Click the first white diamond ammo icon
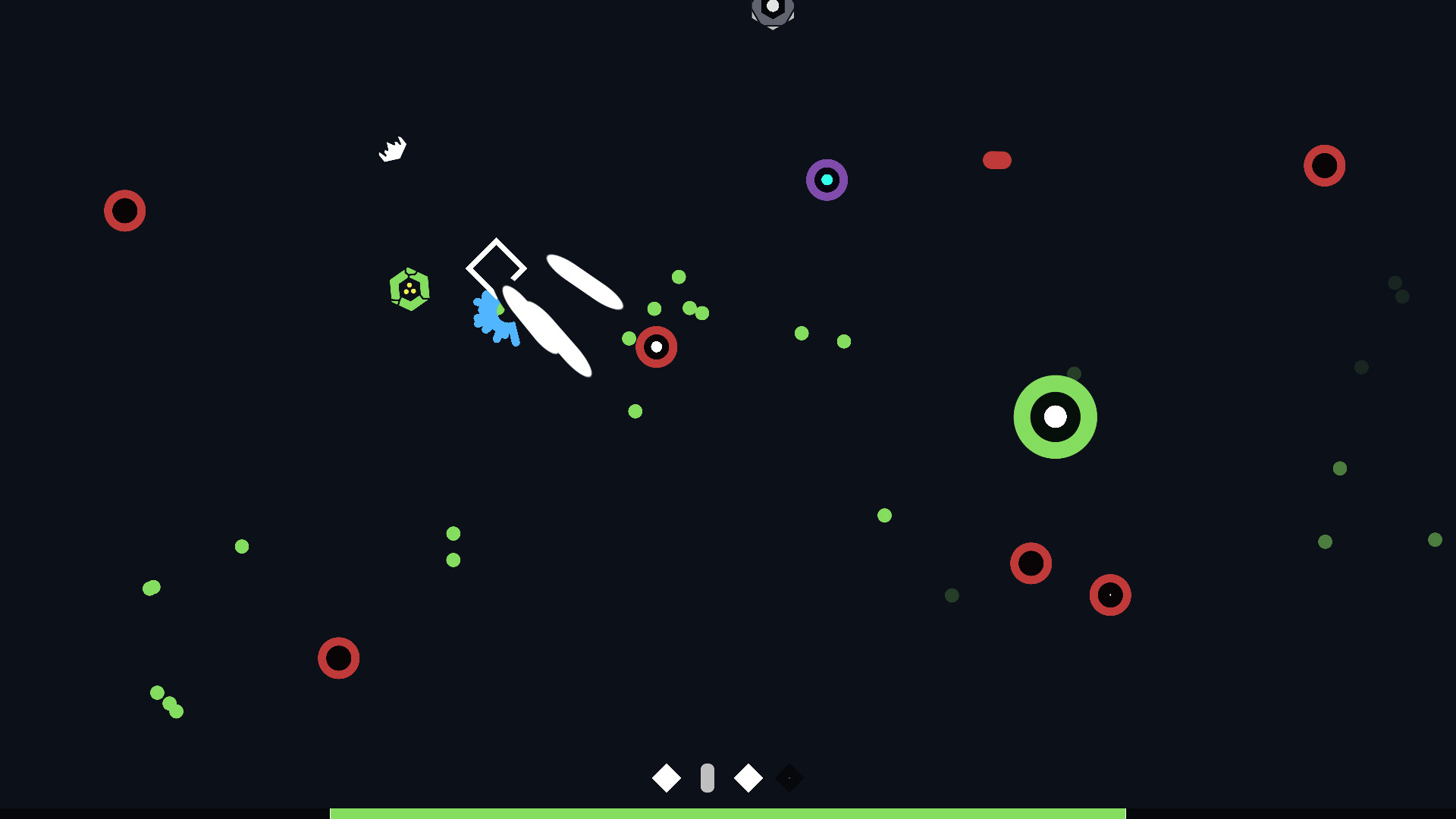 (666, 777)
